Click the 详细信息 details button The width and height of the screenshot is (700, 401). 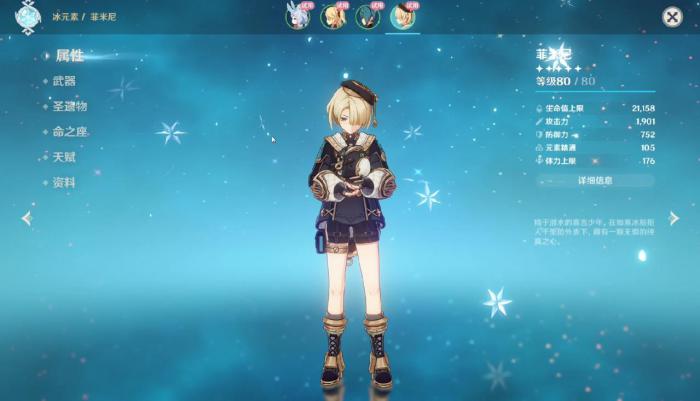(x=595, y=181)
